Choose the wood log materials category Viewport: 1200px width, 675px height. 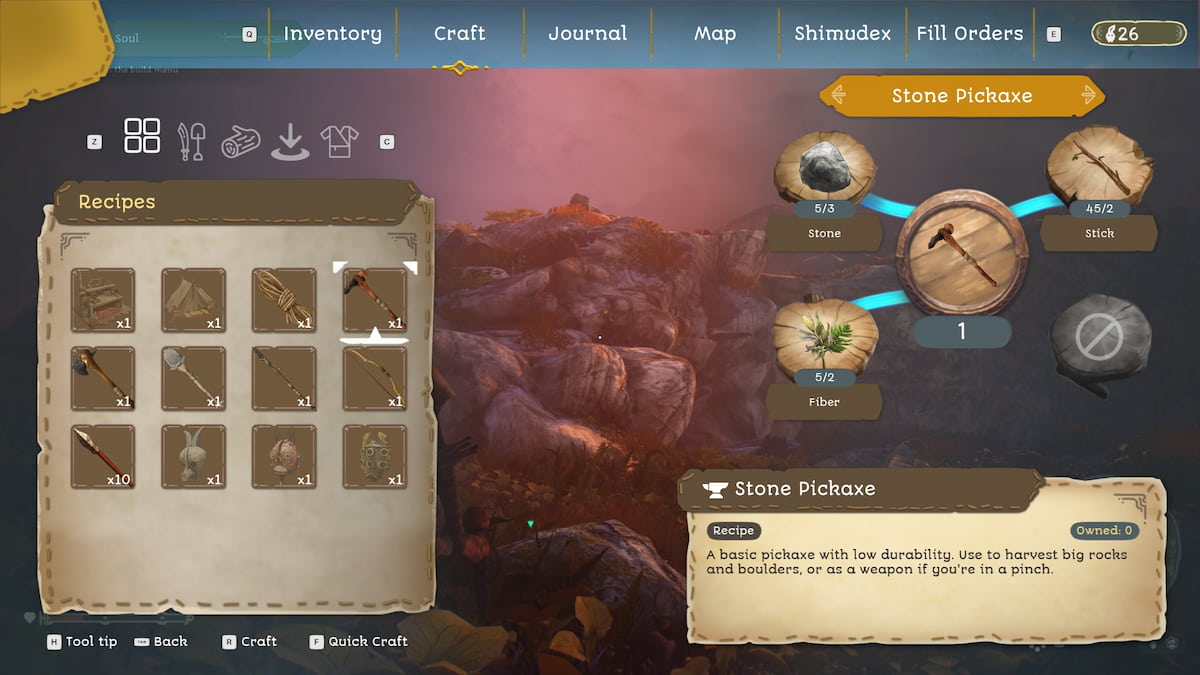point(240,141)
